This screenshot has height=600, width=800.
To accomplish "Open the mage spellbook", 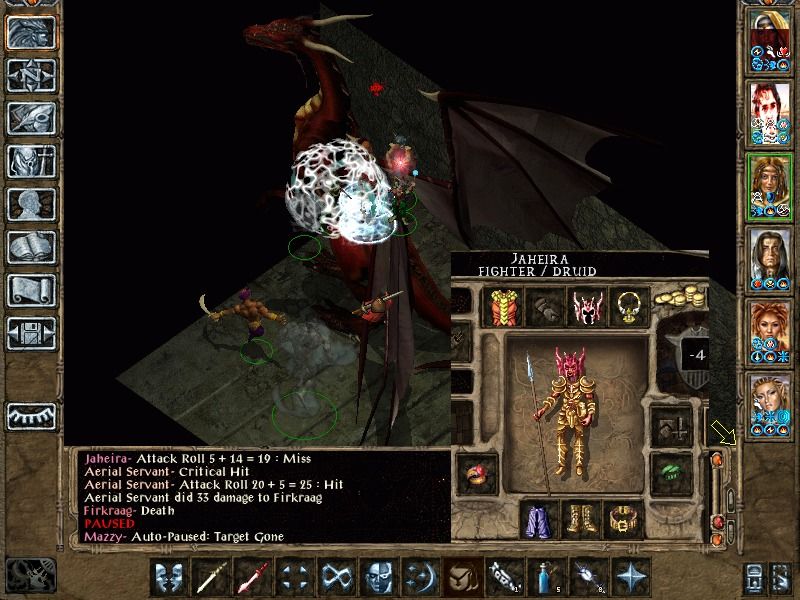I will pyautogui.click(x=32, y=247).
